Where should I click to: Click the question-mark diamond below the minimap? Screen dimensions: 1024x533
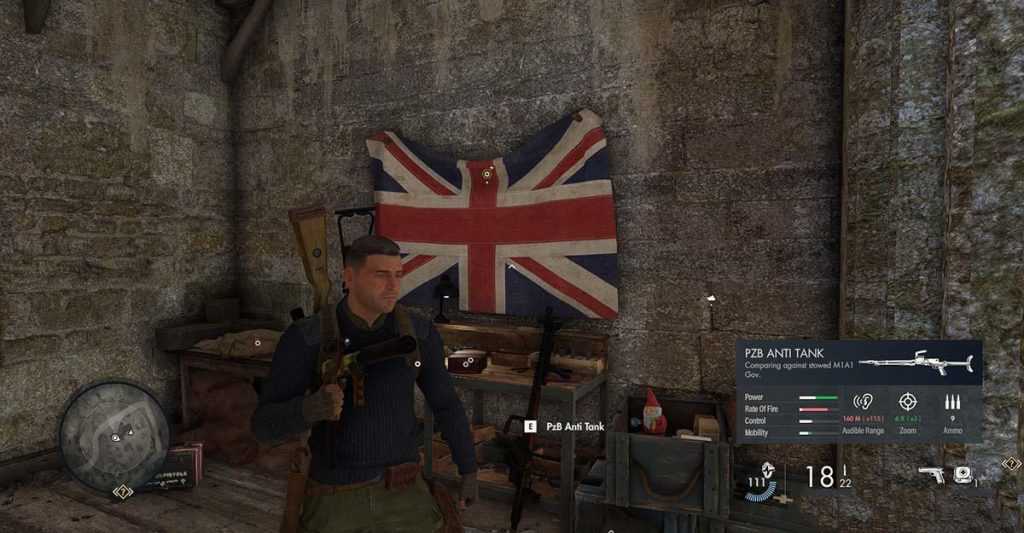(122, 491)
